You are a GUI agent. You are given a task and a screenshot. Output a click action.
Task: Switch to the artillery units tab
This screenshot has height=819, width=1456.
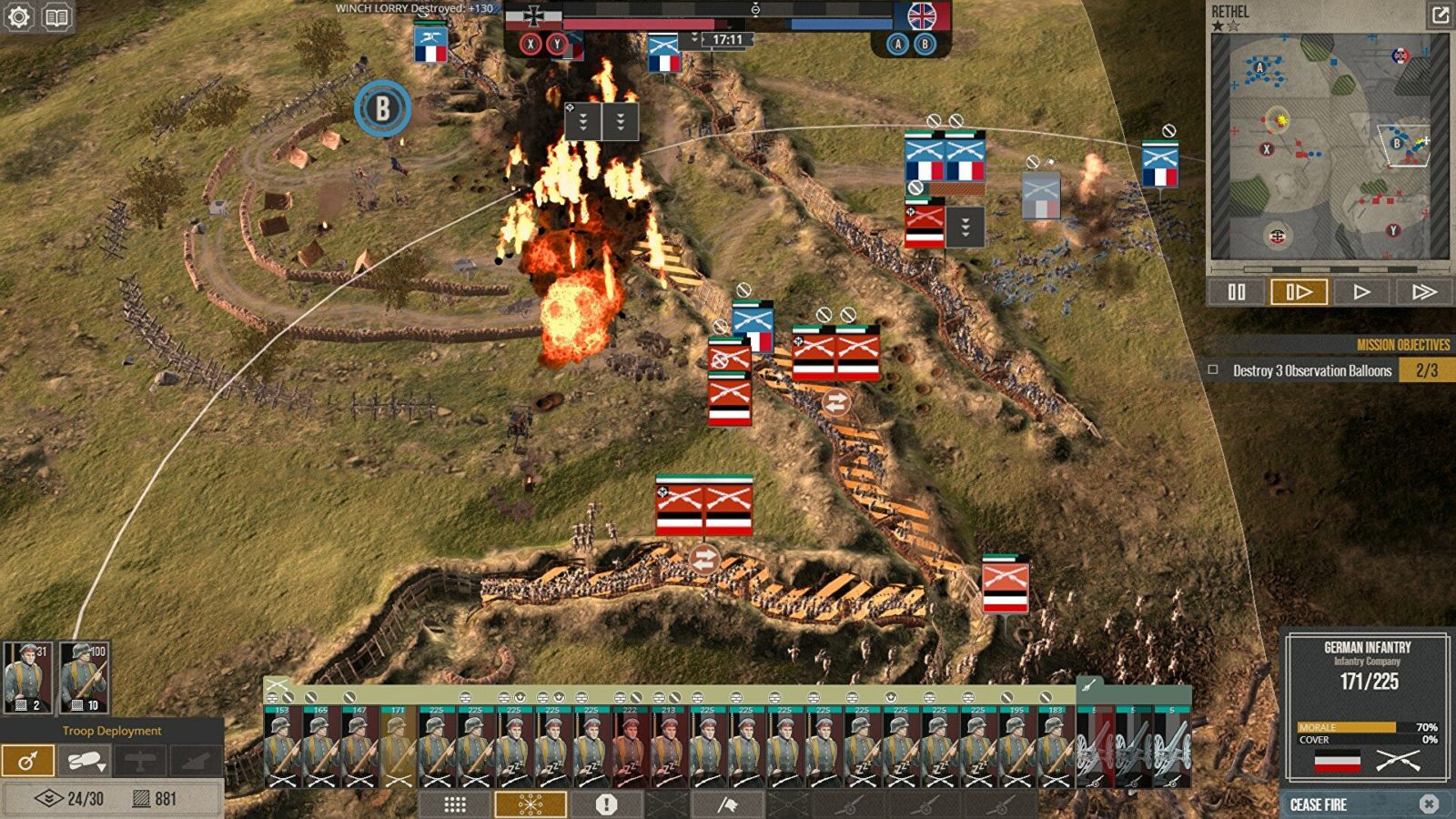coord(1088,685)
